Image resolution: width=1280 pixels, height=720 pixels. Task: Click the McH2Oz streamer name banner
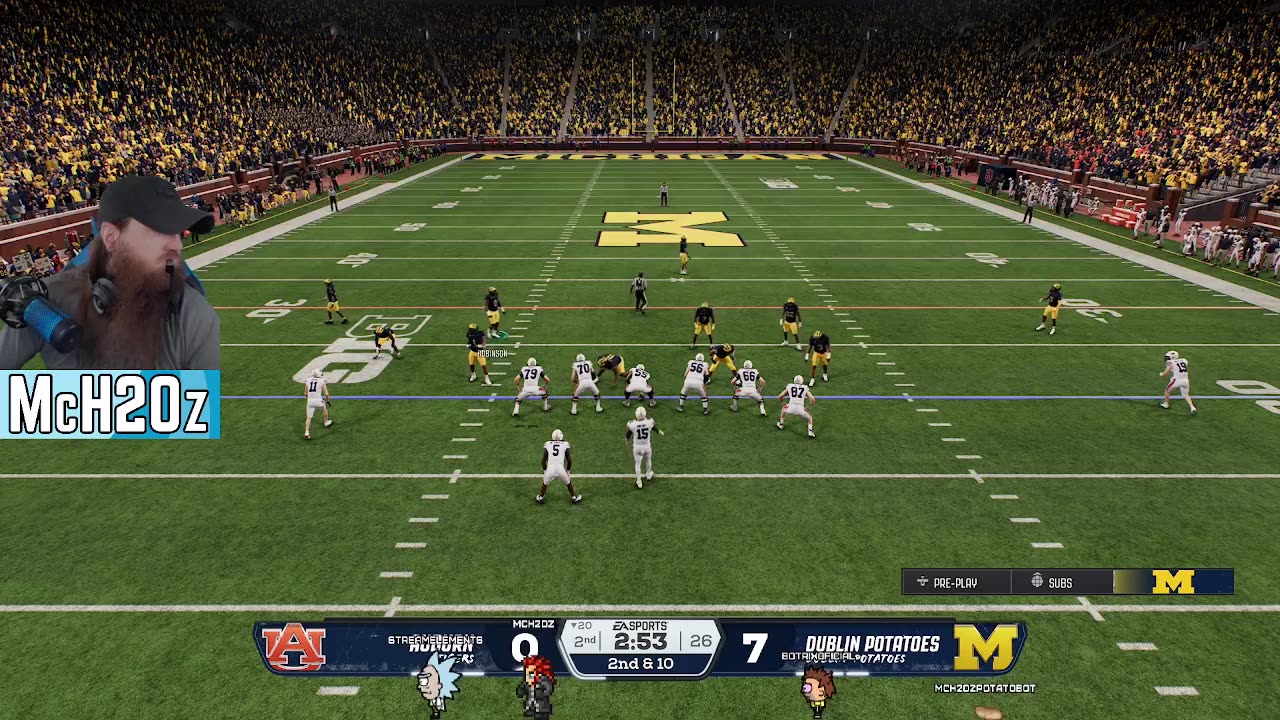(109, 405)
